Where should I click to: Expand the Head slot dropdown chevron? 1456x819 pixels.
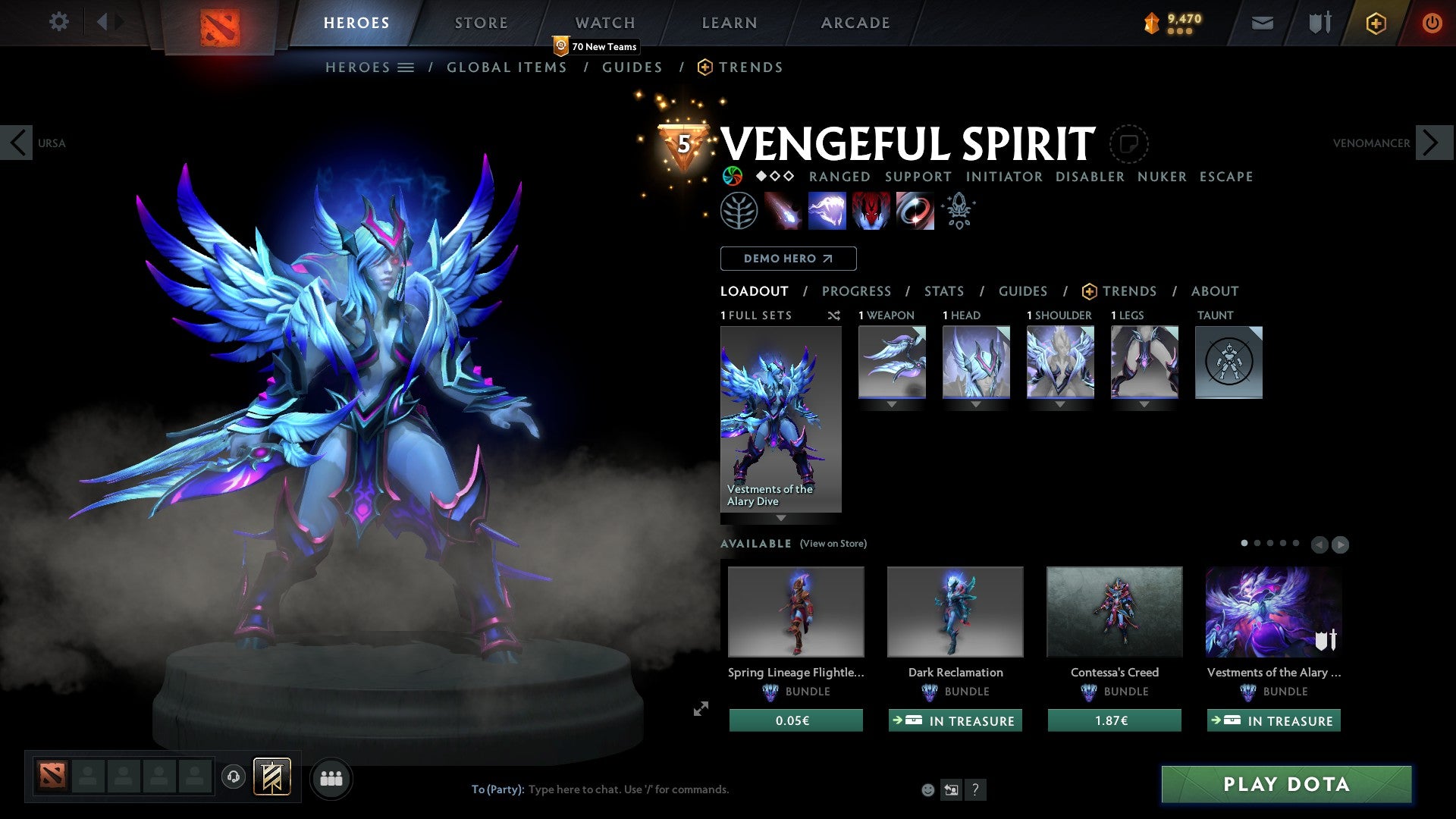[x=976, y=405]
